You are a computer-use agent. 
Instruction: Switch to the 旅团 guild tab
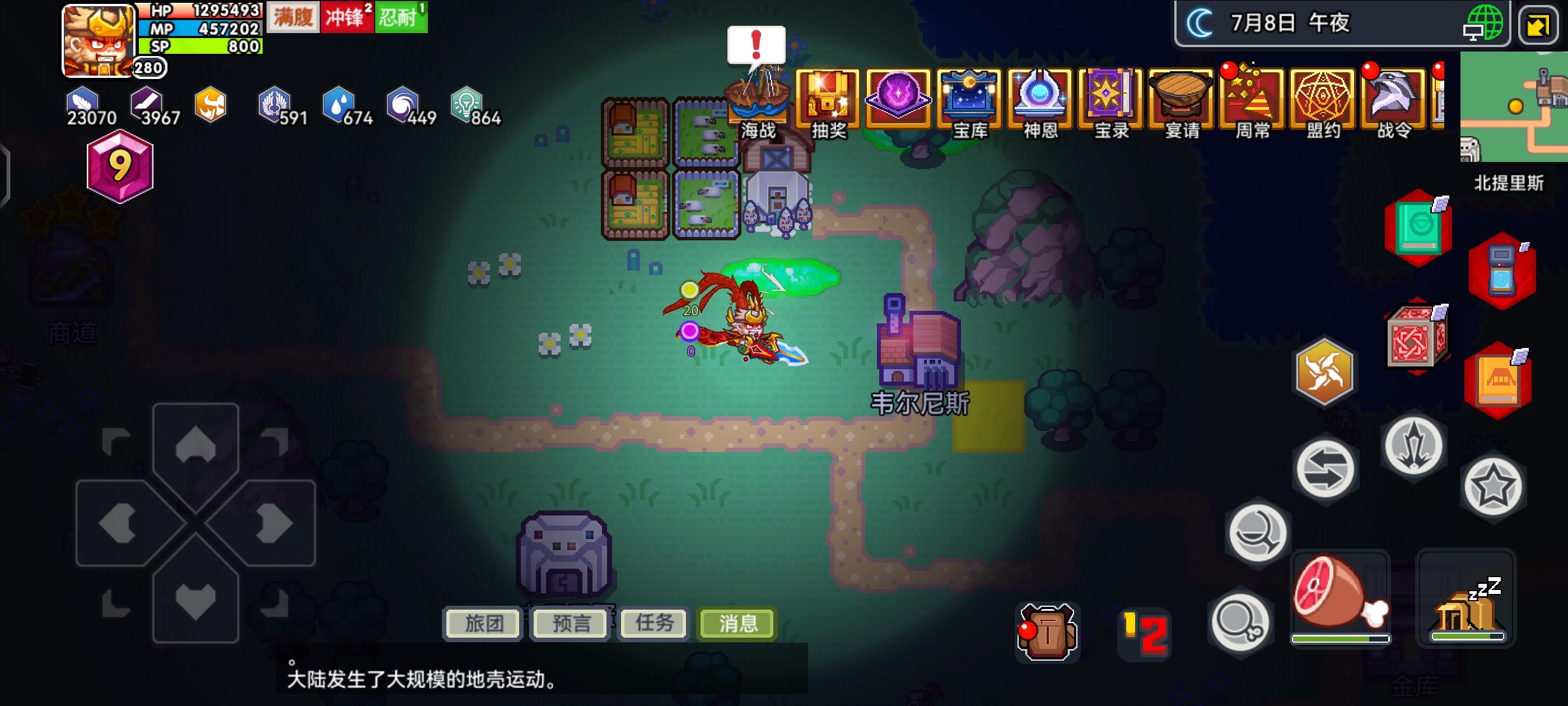[482, 623]
